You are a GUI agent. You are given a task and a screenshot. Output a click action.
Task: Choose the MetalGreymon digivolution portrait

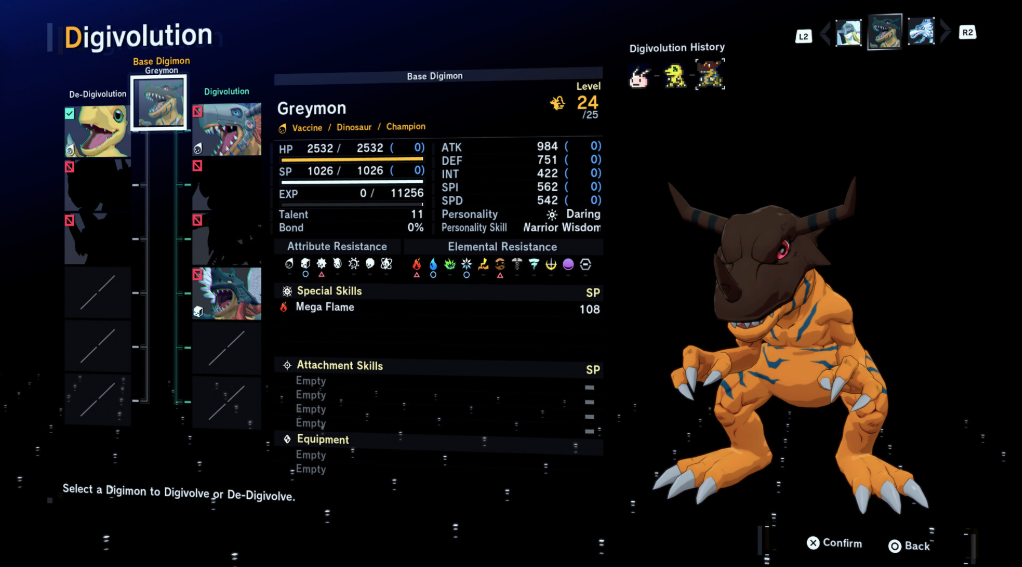[227, 130]
